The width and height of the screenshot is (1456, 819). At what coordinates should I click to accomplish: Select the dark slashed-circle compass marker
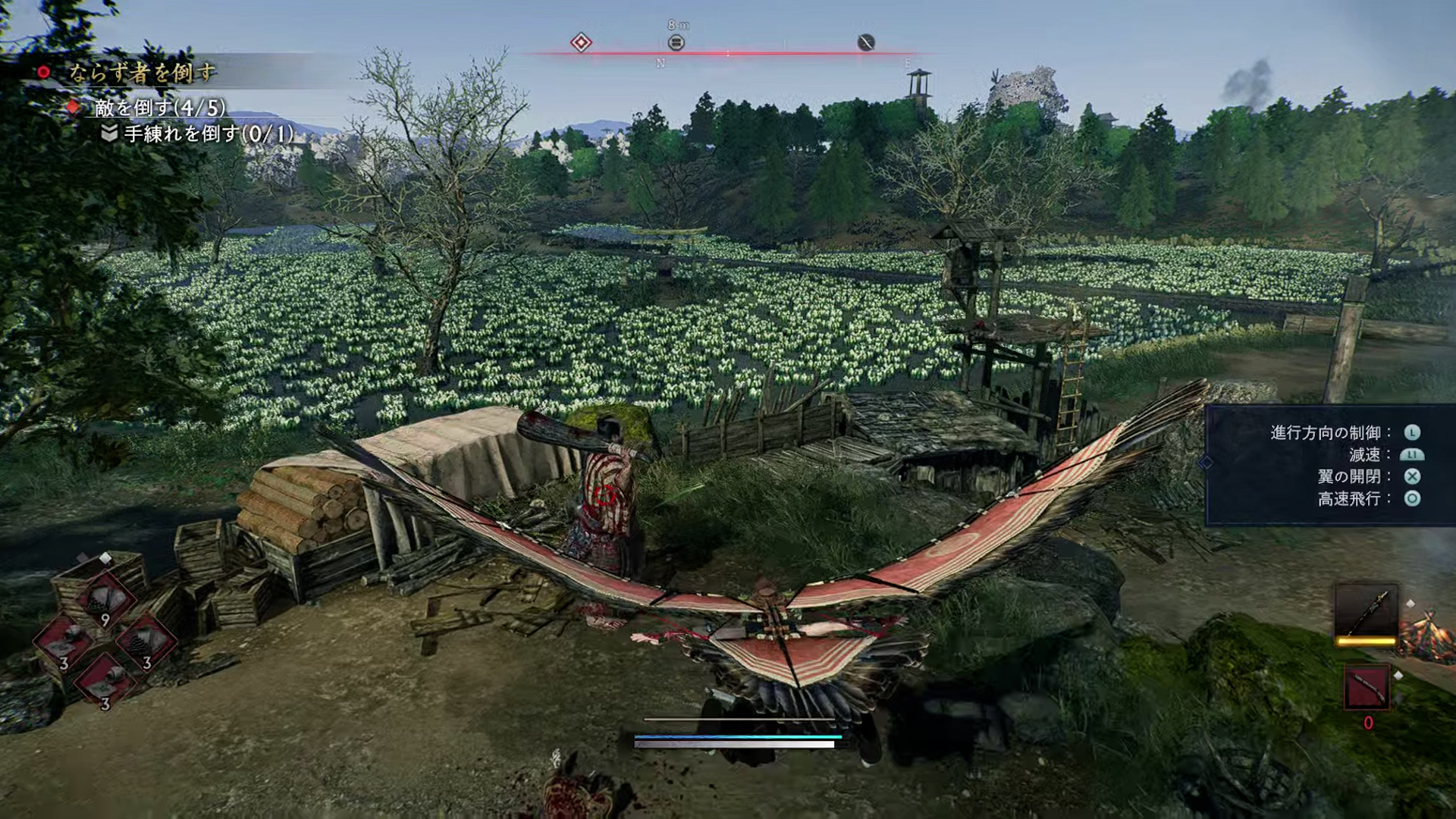pyautogui.click(x=866, y=42)
